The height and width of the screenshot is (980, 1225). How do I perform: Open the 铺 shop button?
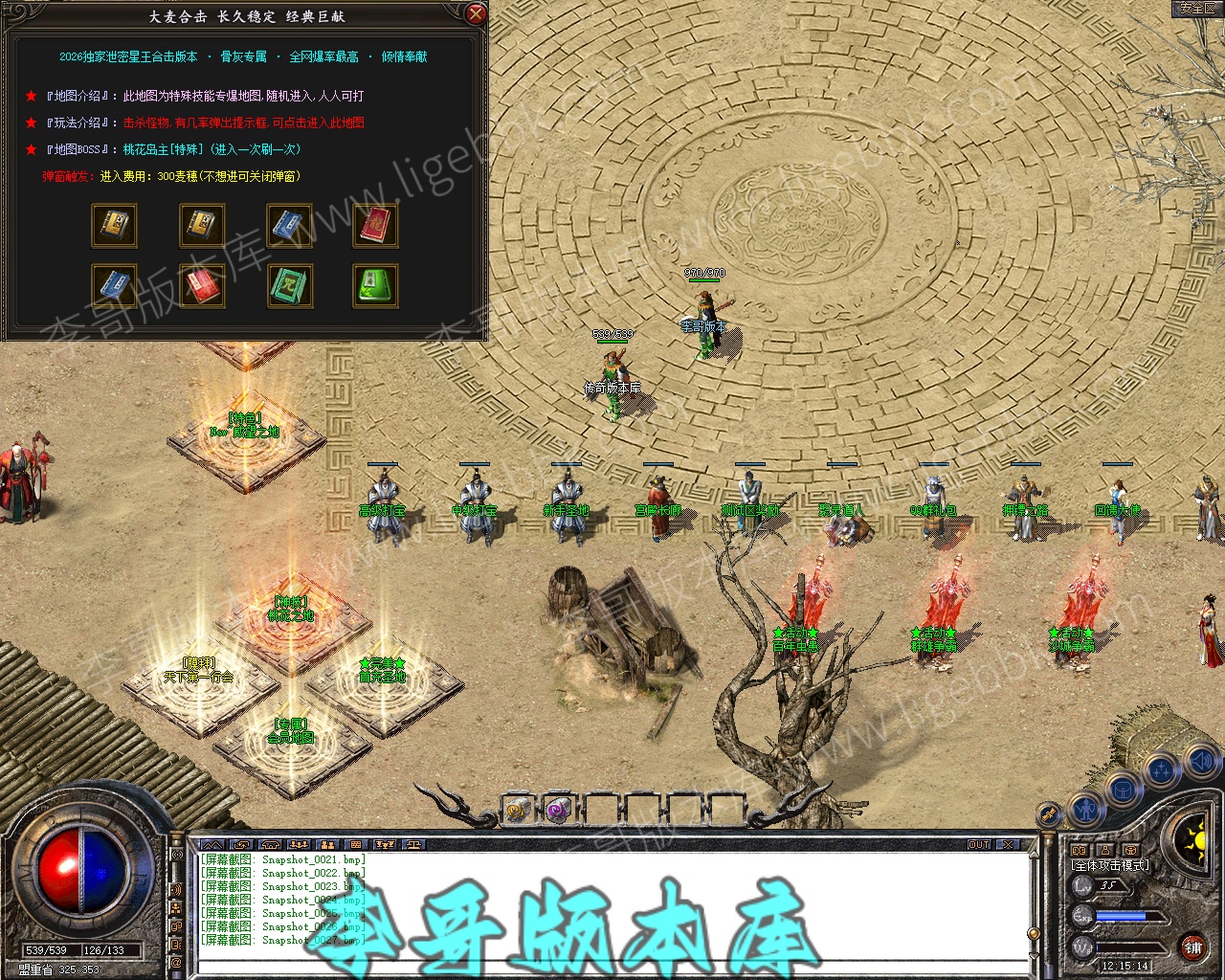(1192, 947)
